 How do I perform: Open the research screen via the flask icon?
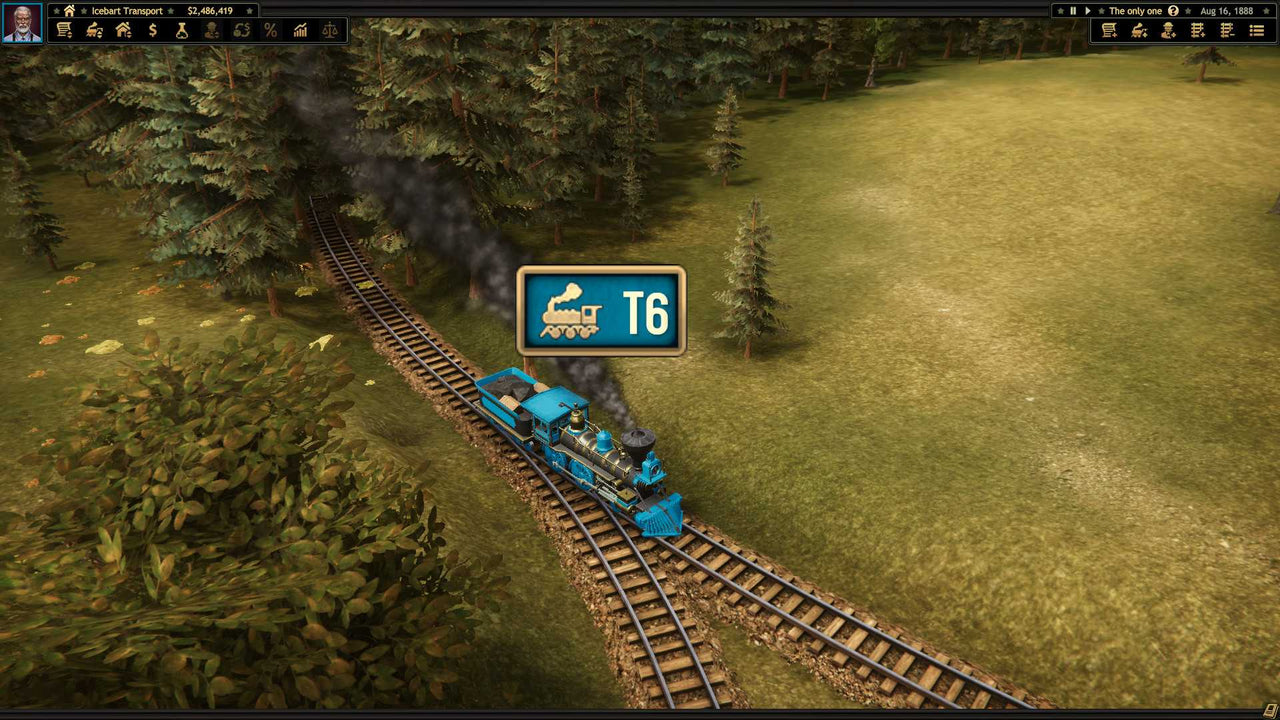click(183, 30)
